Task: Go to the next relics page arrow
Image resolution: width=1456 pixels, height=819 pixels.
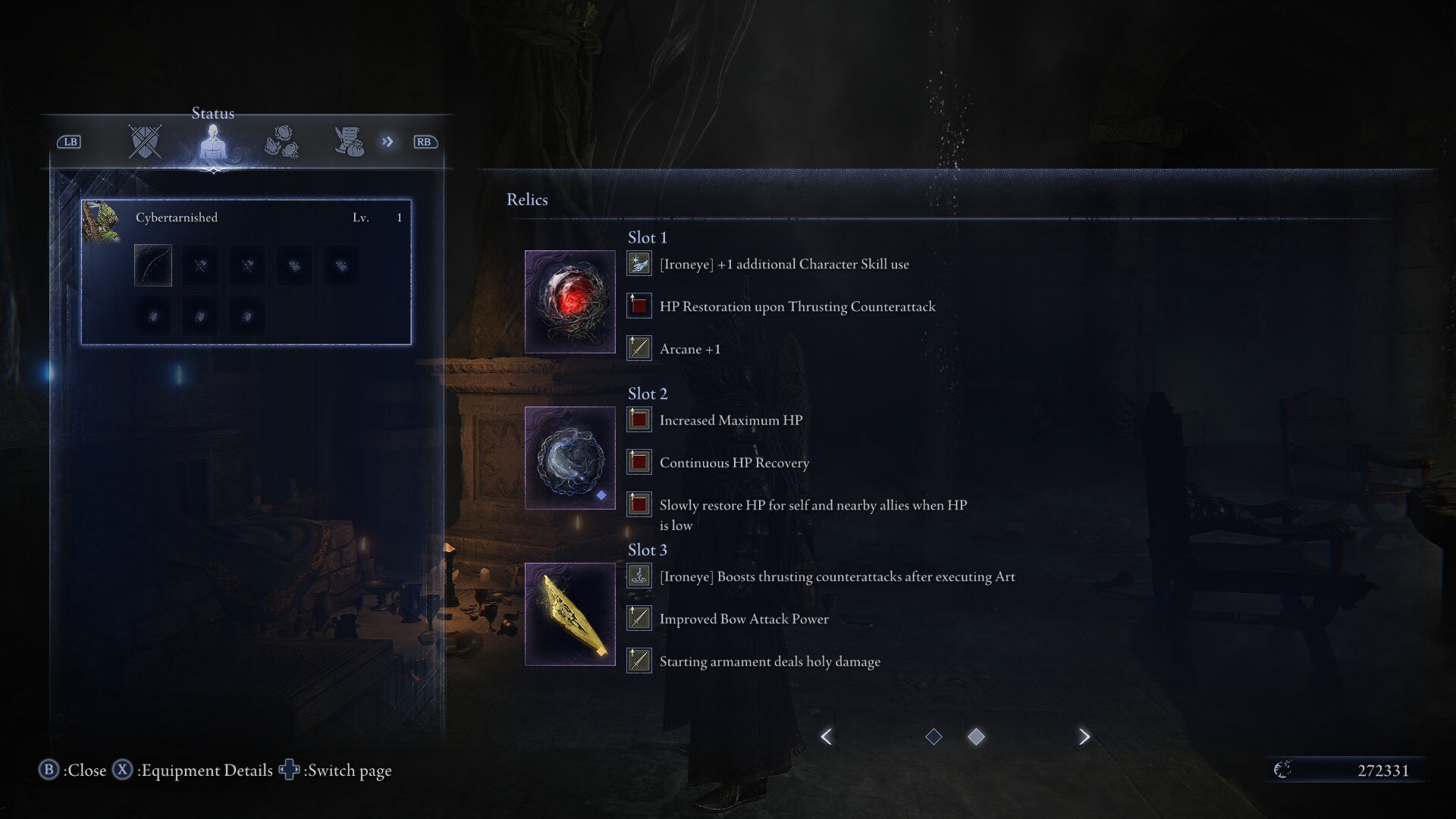Action: 1084,736
